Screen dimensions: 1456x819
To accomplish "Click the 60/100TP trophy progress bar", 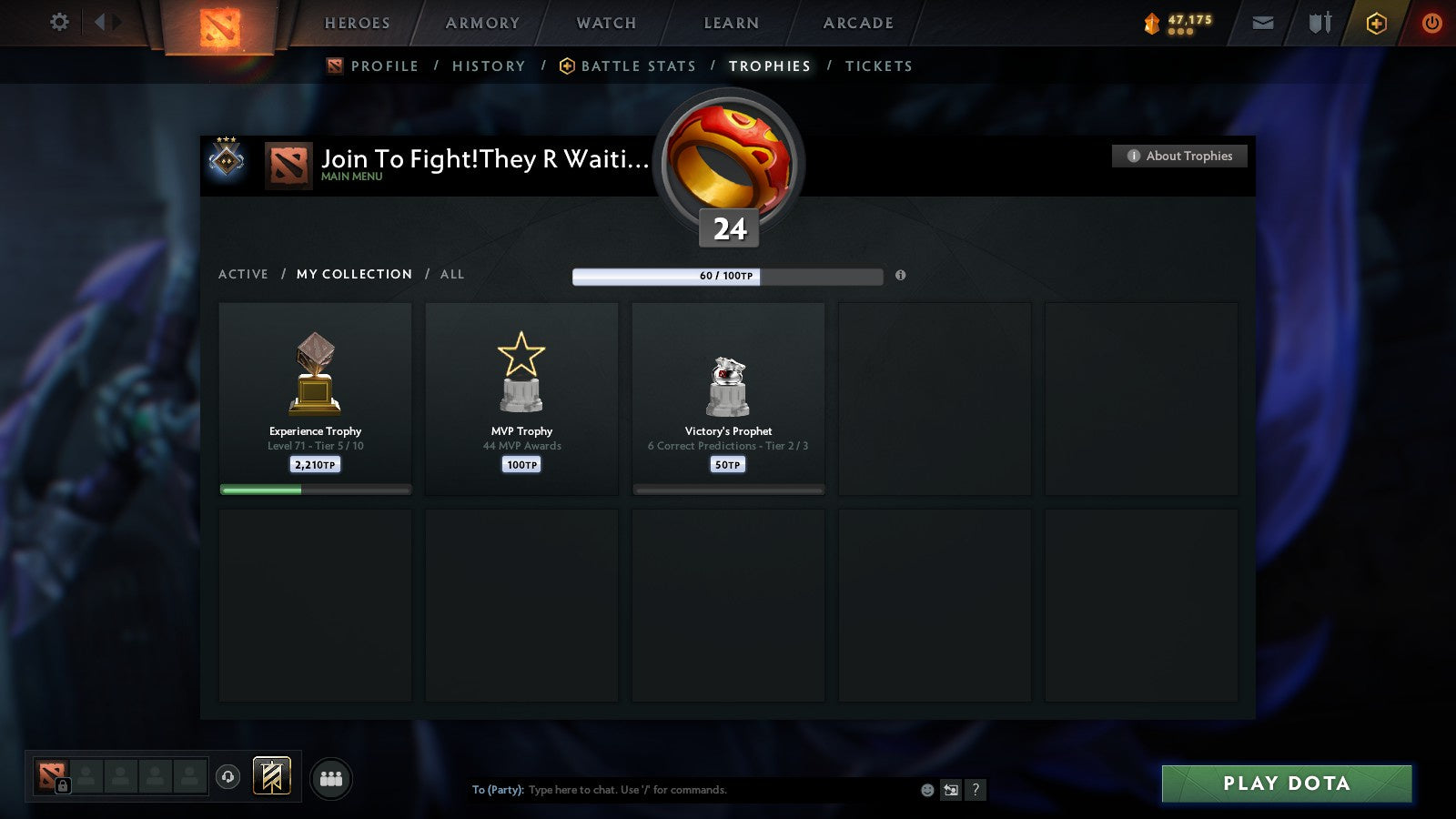I will [x=727, y=276].
